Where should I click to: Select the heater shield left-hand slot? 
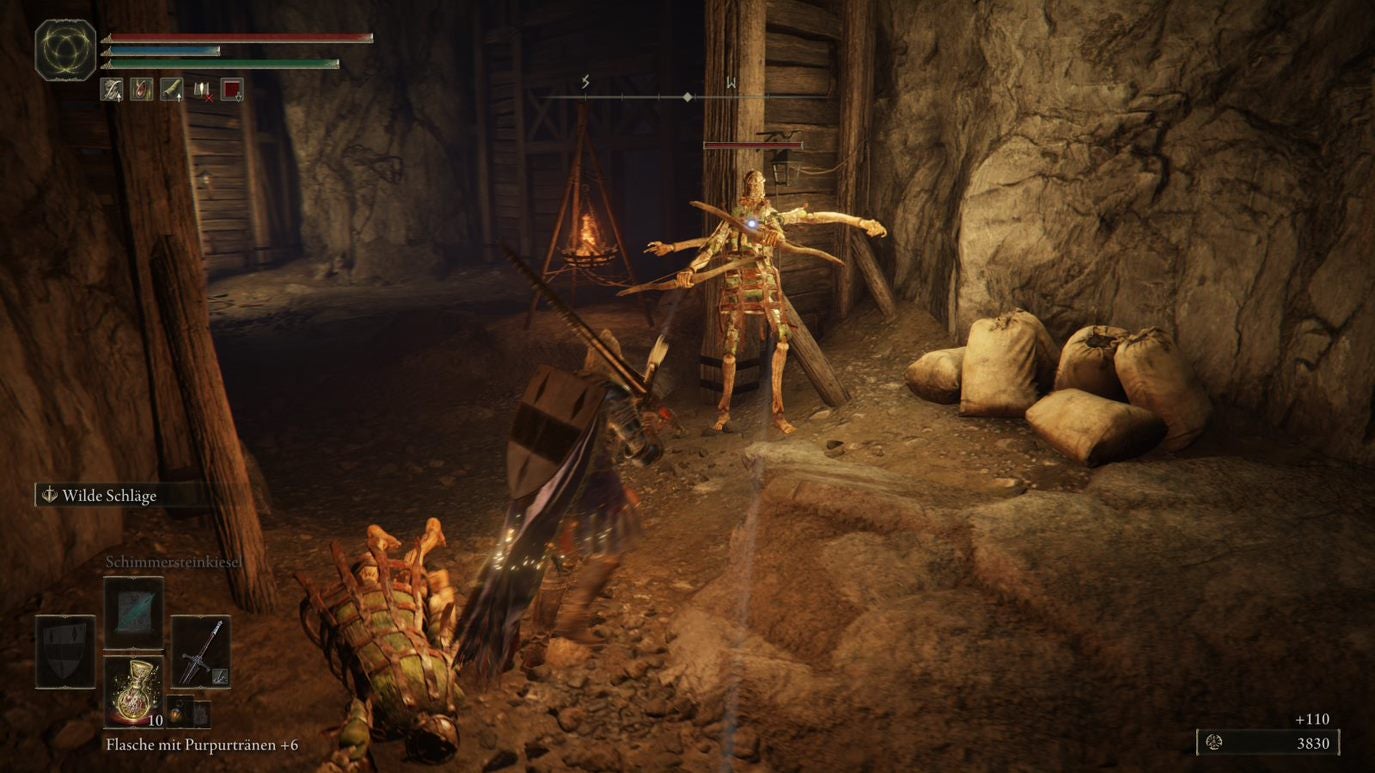pos(66,652)
